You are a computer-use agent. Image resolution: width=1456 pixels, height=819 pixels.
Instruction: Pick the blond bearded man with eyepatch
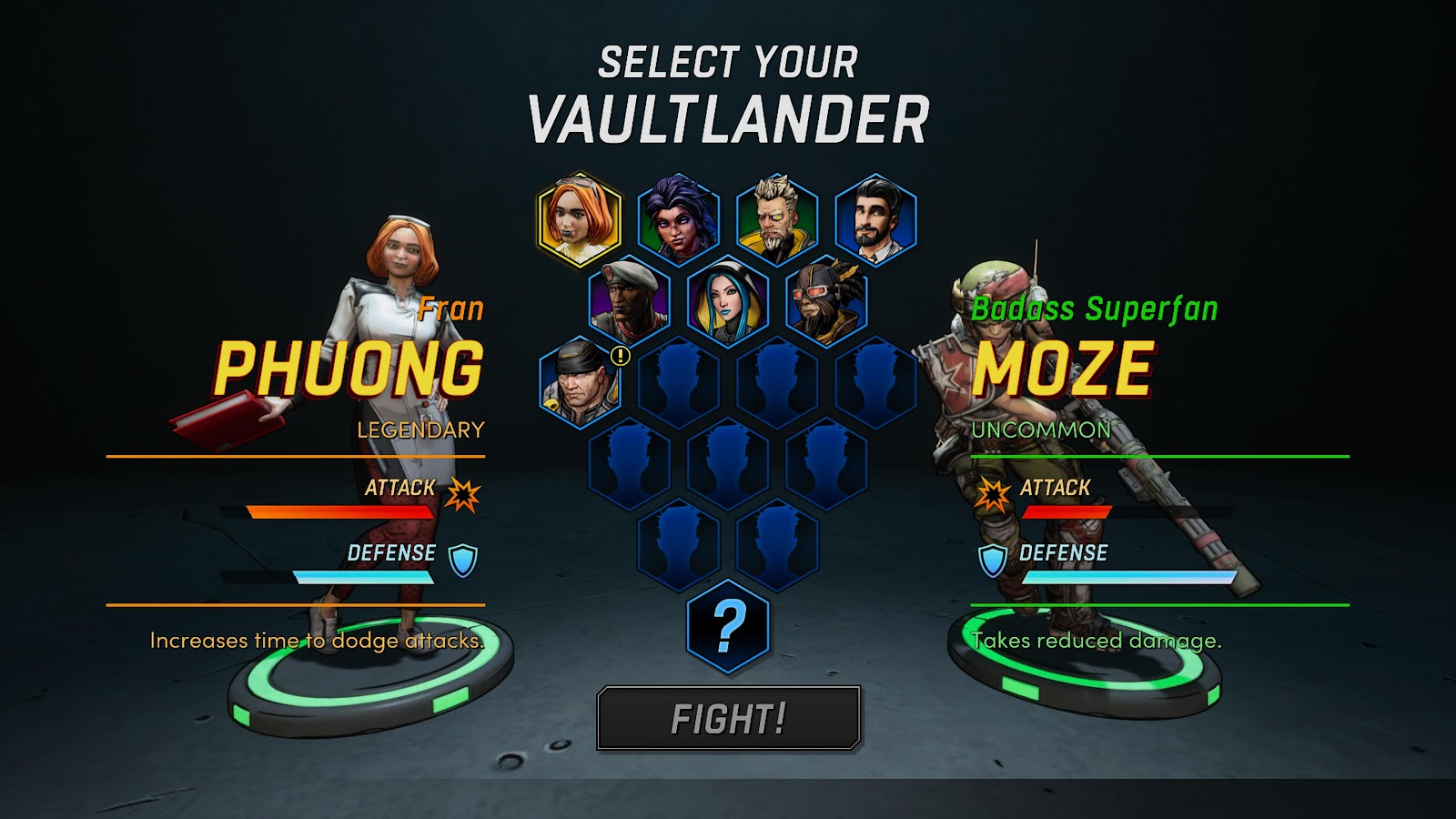pyautogui.click(x=777, y=219)
